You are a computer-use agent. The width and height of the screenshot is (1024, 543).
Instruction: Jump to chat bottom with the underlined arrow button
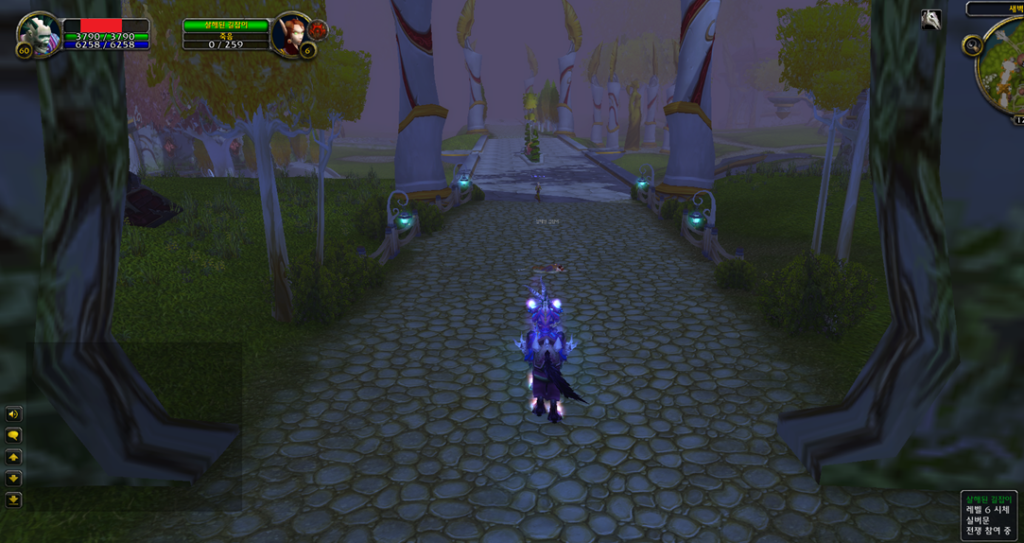point(14,499)
